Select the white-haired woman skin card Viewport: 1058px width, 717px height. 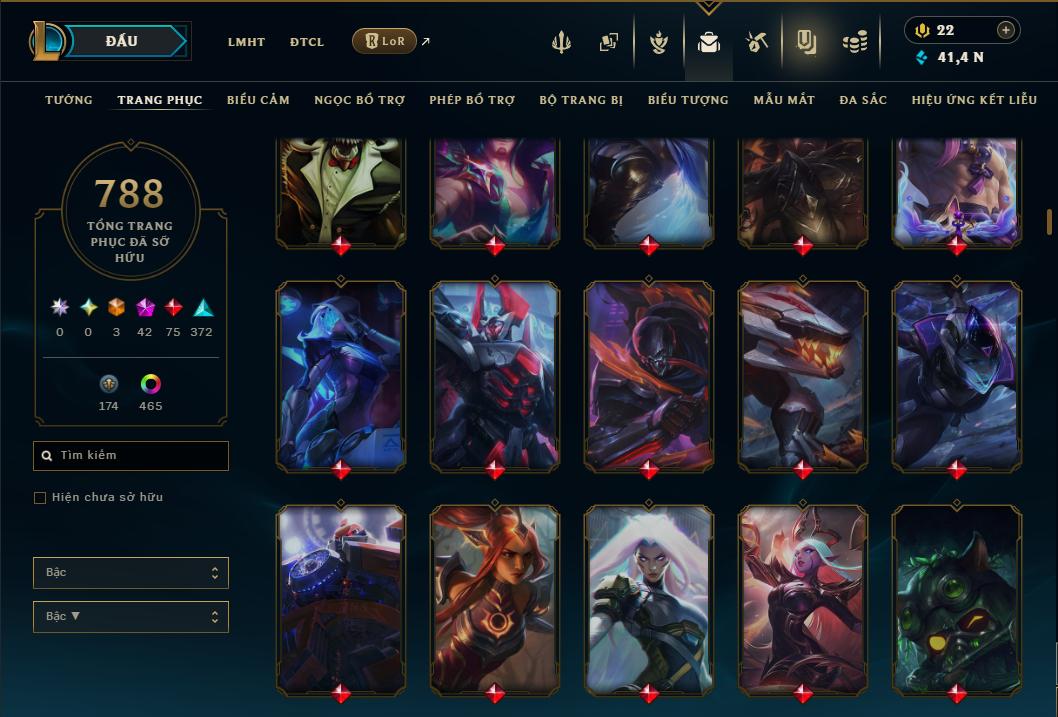tap(649, 598)
